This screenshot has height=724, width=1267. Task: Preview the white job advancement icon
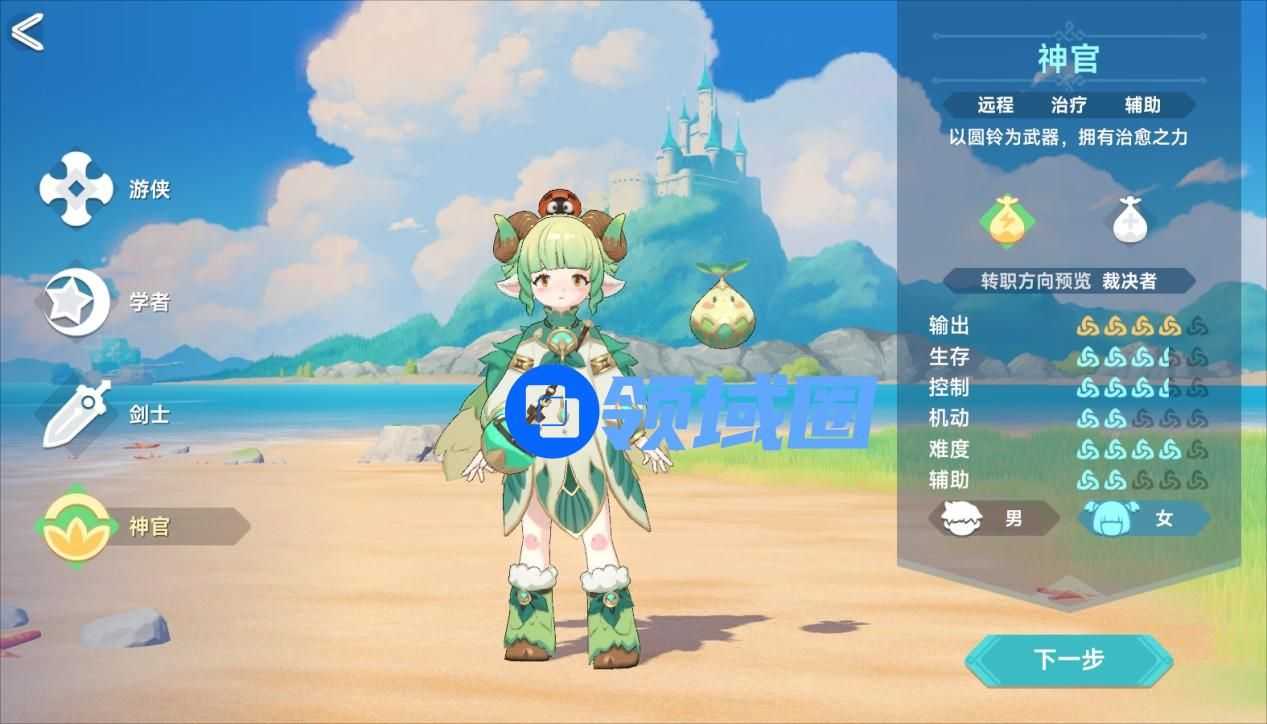pyautogui.click(x=1129, y=220)
